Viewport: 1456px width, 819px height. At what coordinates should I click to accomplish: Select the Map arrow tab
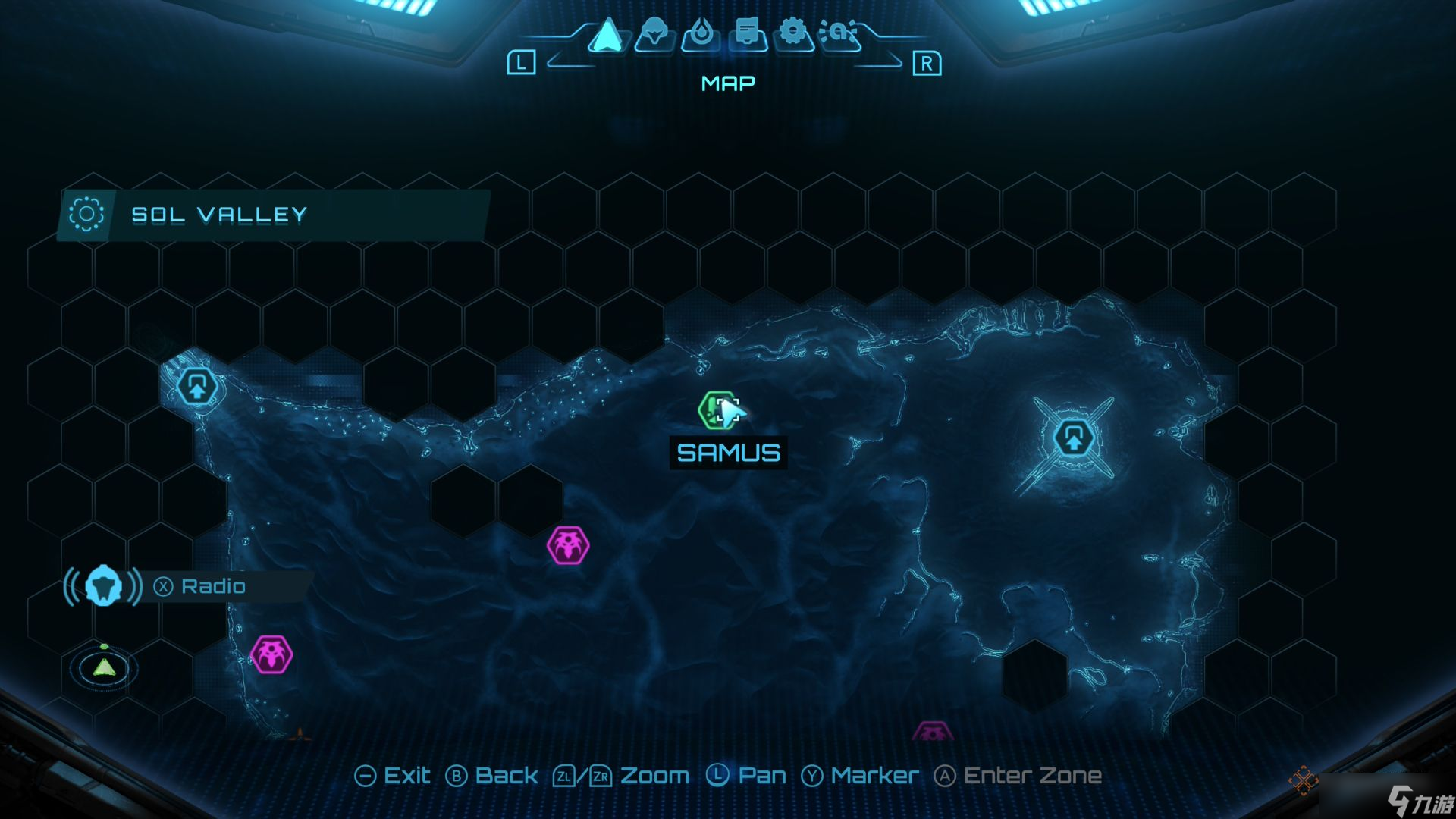tap(607, 35)
